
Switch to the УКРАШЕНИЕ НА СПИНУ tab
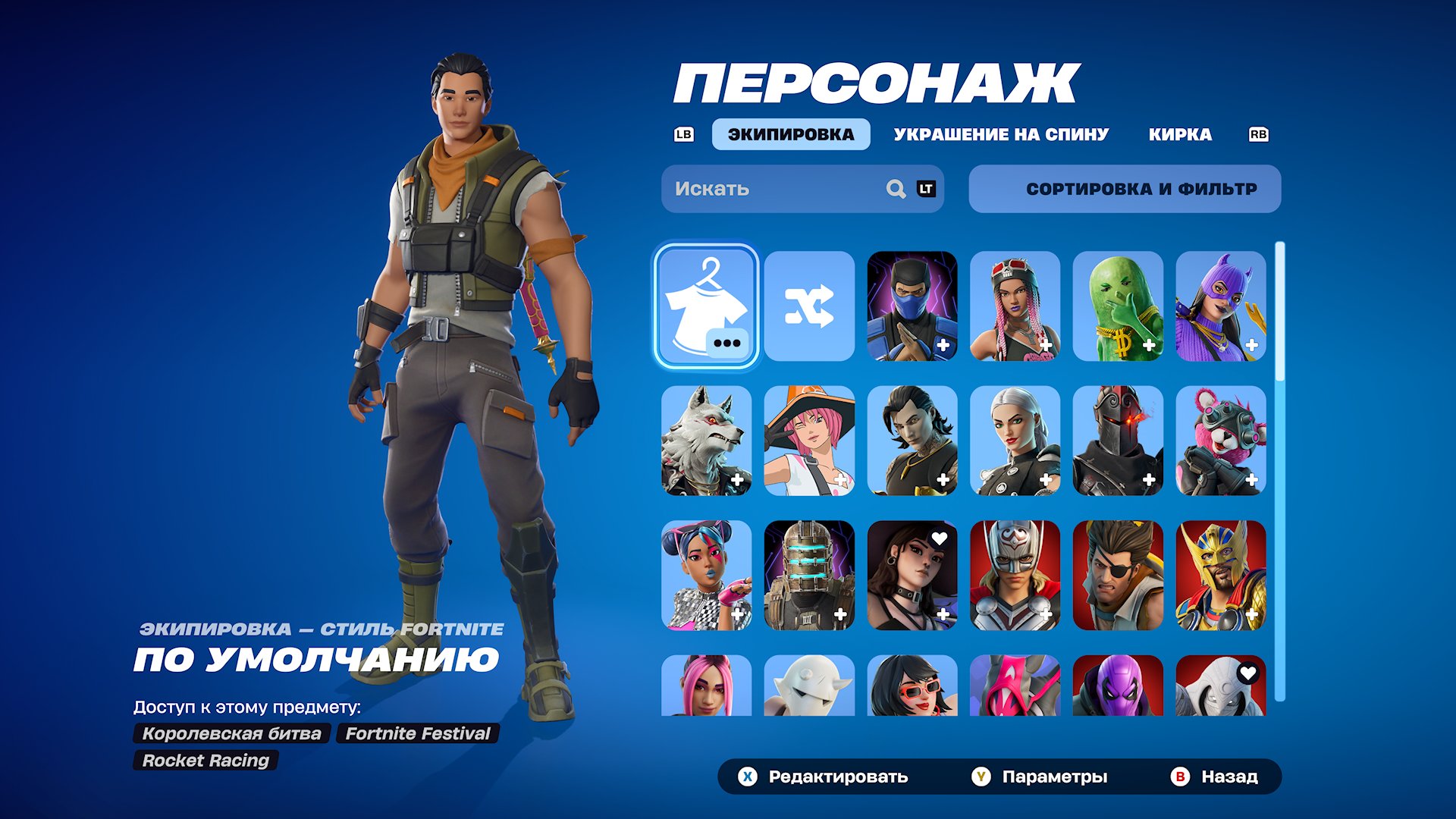point(1001,134)
